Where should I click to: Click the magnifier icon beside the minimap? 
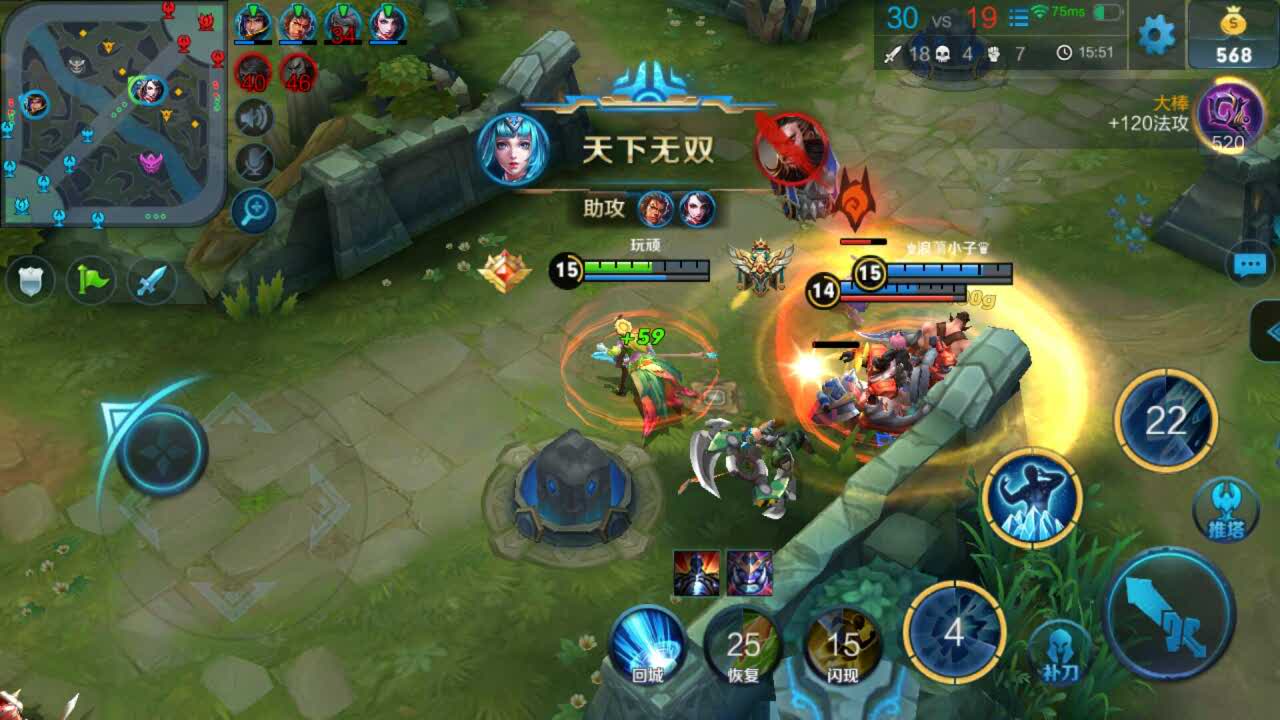[254, 209]
